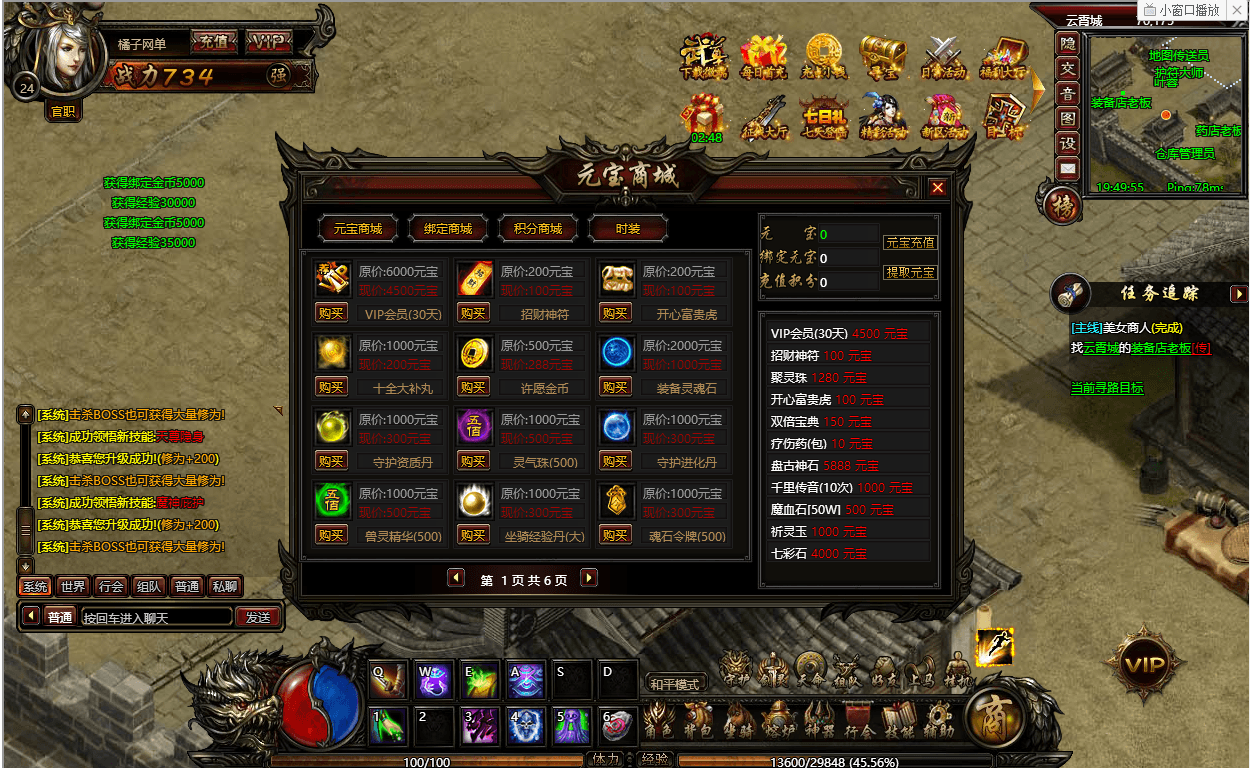Click the 提取元宝 button
This screenshot has height=768, width=1250.
pyautogui.click(x=910, y=272)
